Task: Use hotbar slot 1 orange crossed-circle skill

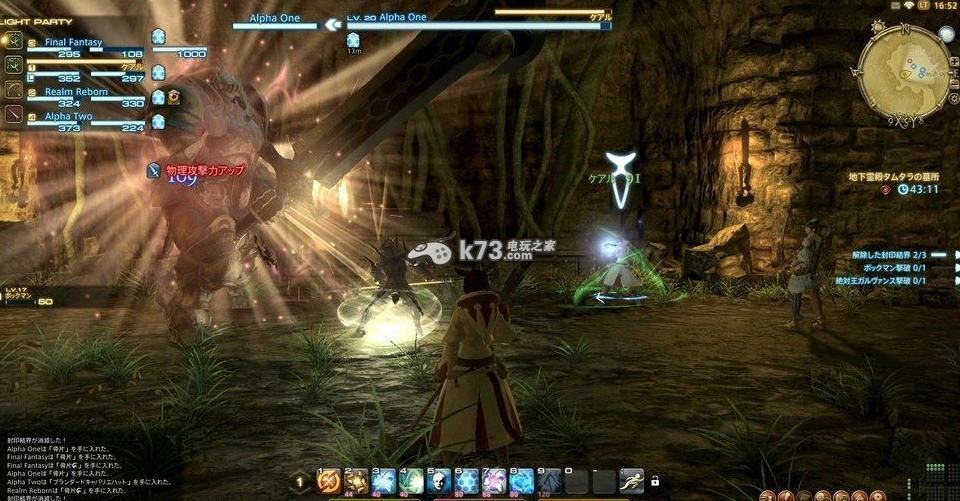Action: [x=329, y=482]
